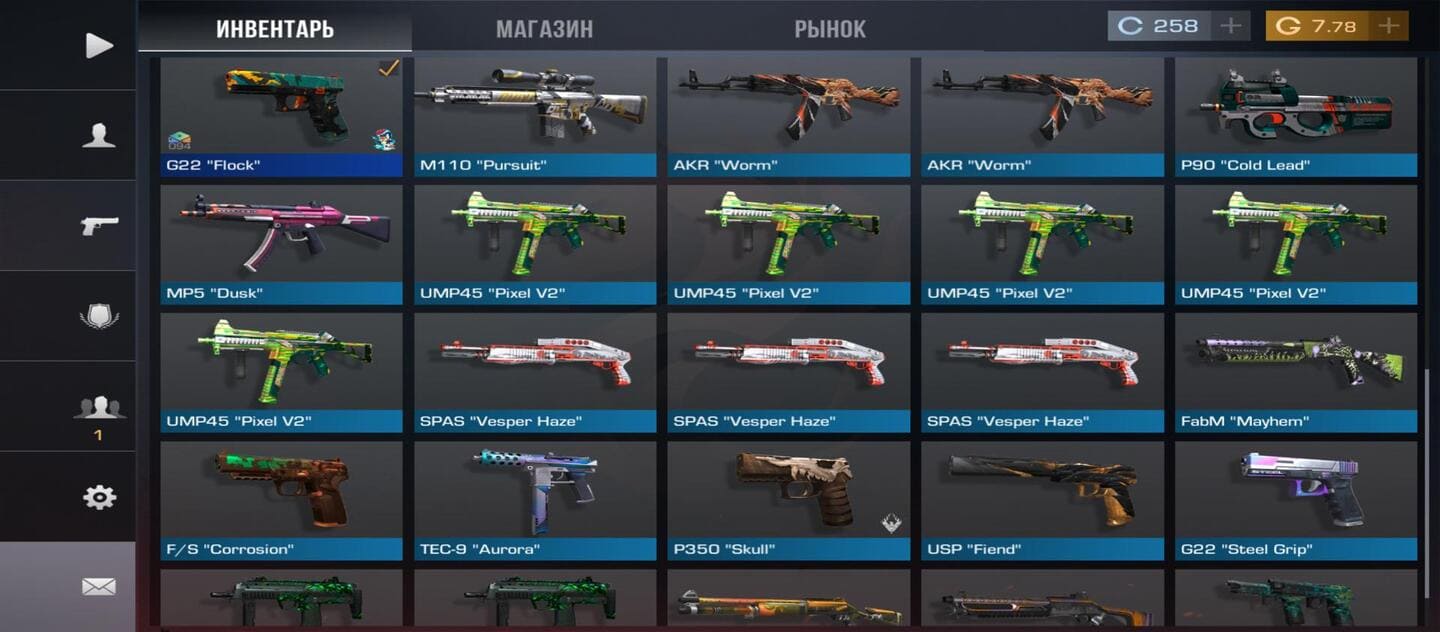Select the Инвентарь tab
The height and width of the screenshot is (632, 1440).
tap(275, 29)
